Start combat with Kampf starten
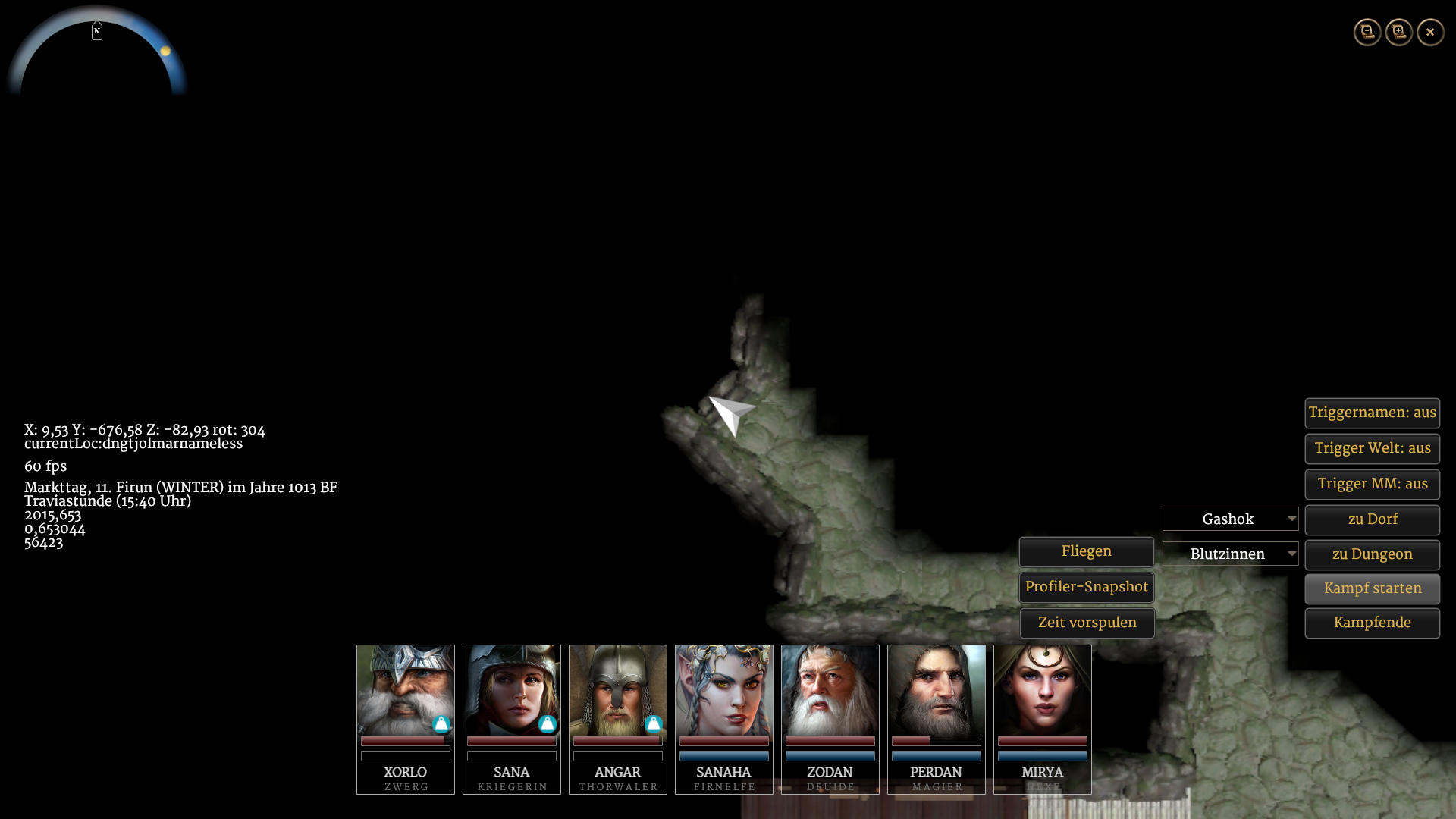 (x=1372, y=588)
